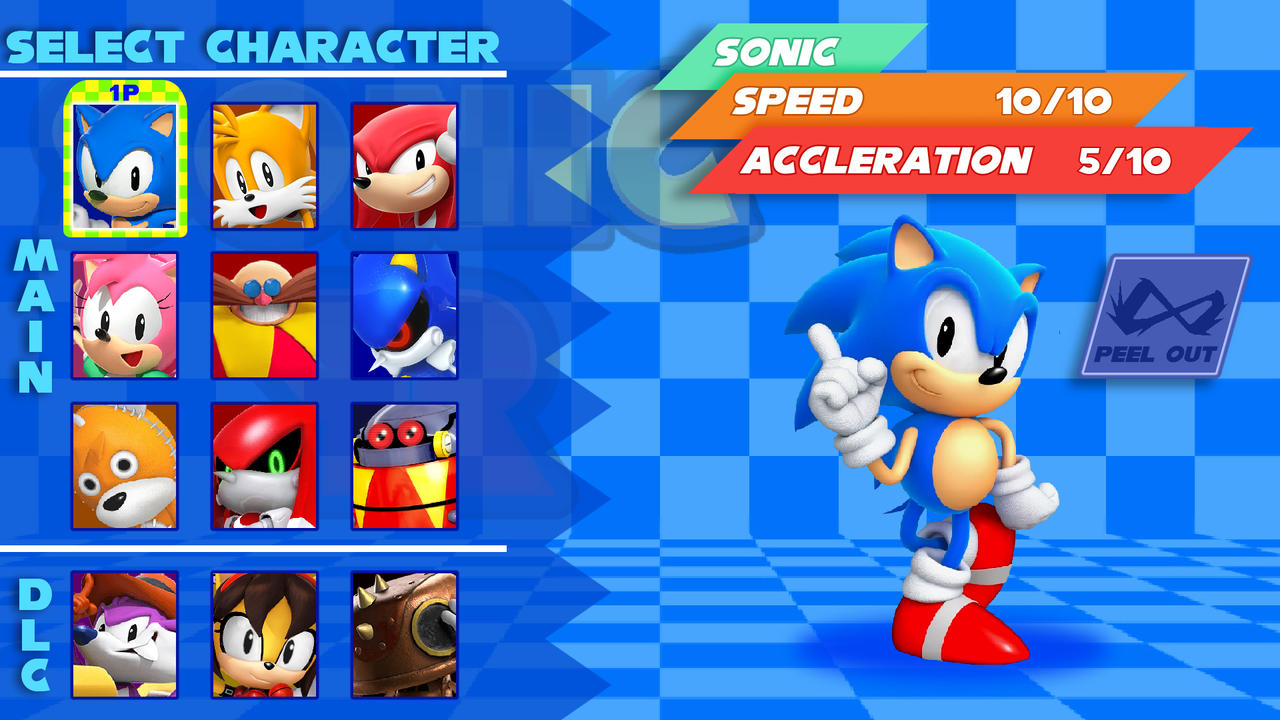Select Fang the Sniper in the DLC row
The height and width of the screenshot is (720, 1280).
pyautogui.click(x=122, y=635)
